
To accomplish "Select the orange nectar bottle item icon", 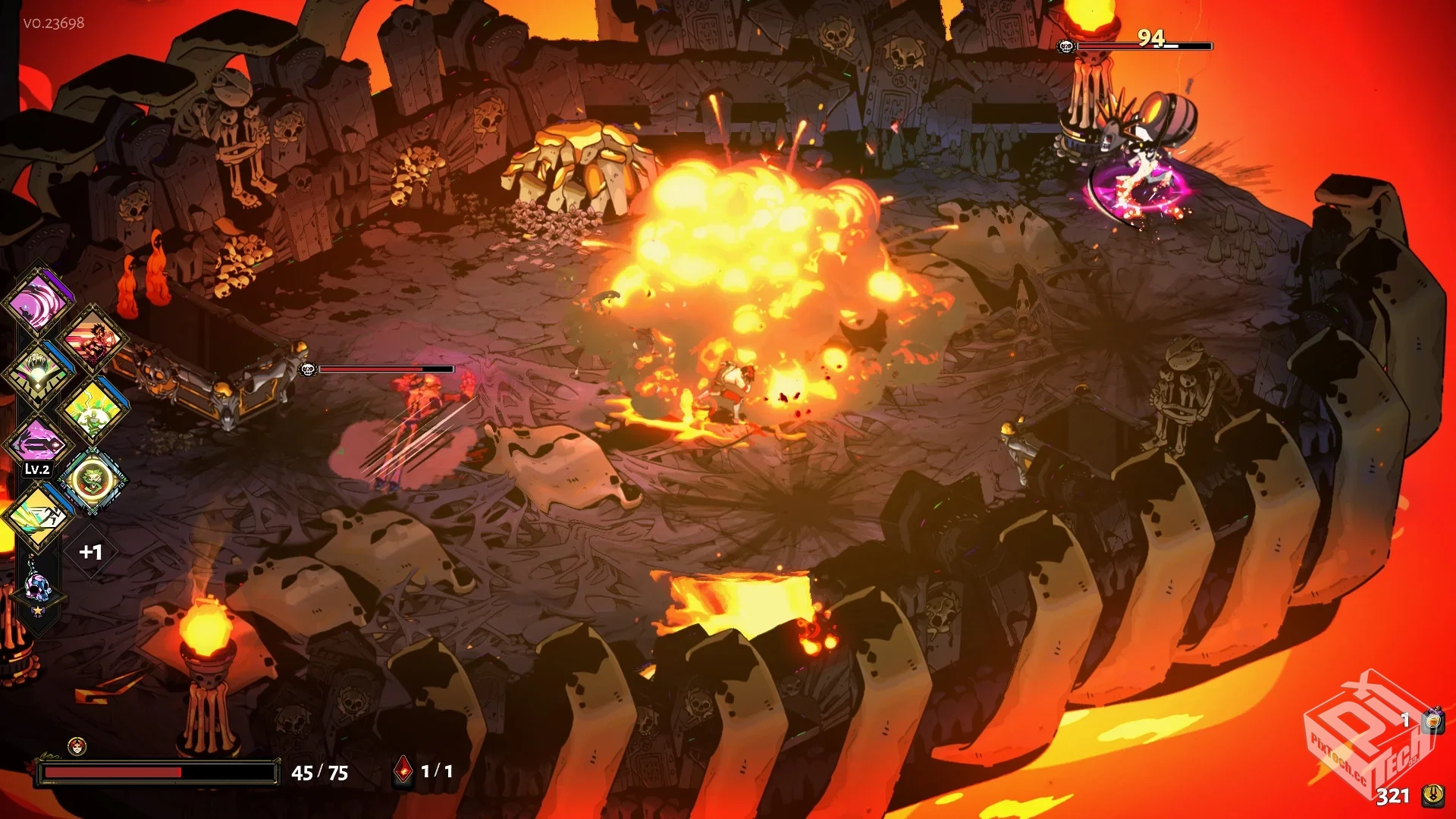I will [1432, 720].
